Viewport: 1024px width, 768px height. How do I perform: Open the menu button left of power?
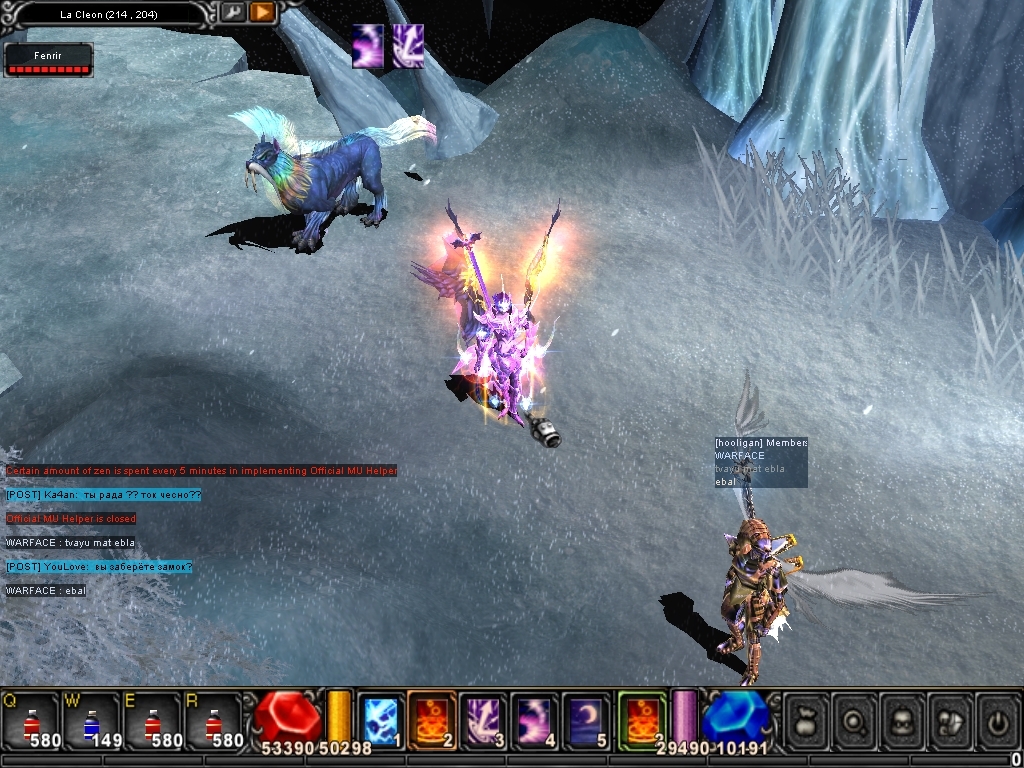coord(951,720)
